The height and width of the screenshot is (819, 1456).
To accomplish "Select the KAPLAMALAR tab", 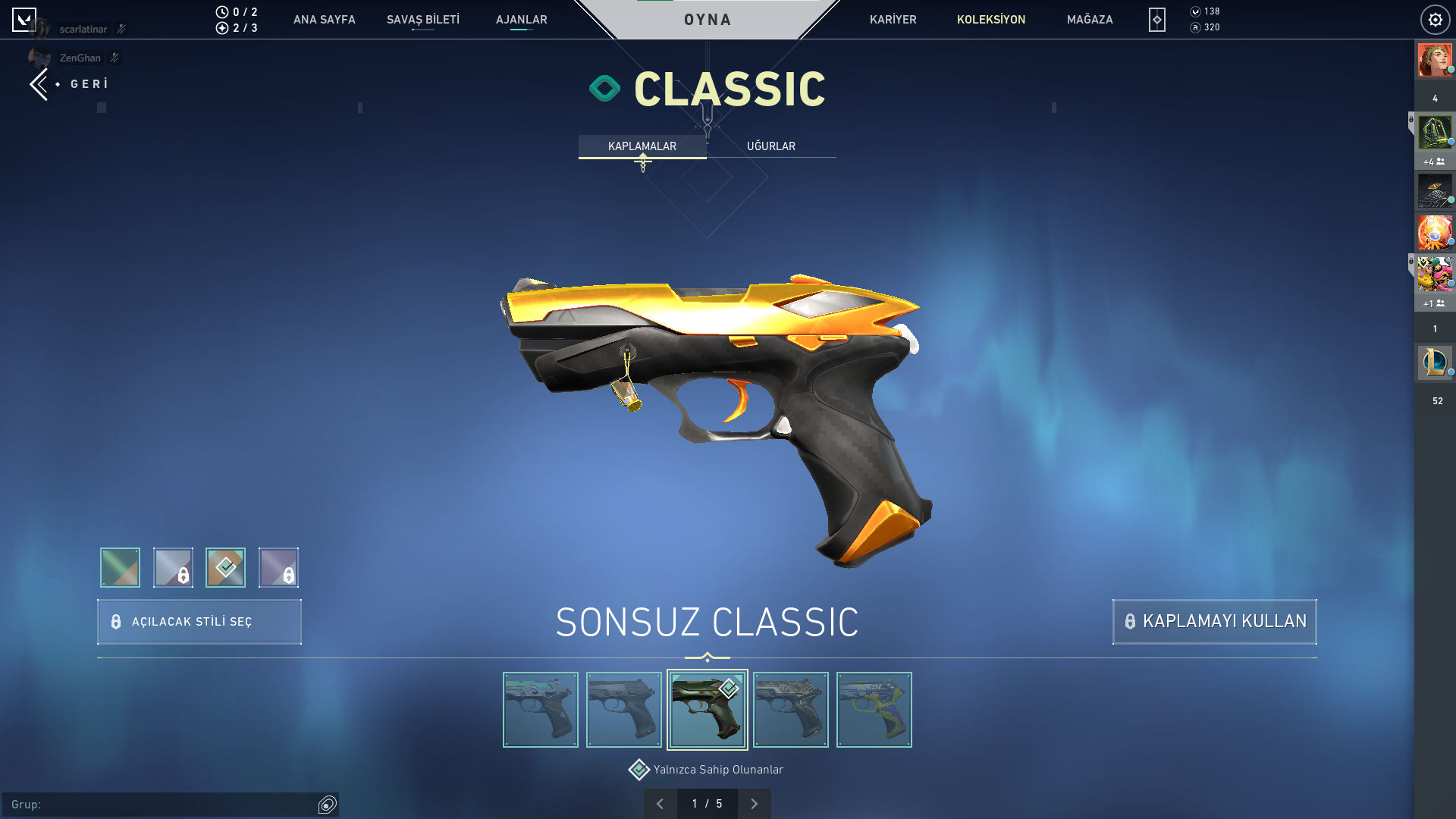I will point(642,146).
